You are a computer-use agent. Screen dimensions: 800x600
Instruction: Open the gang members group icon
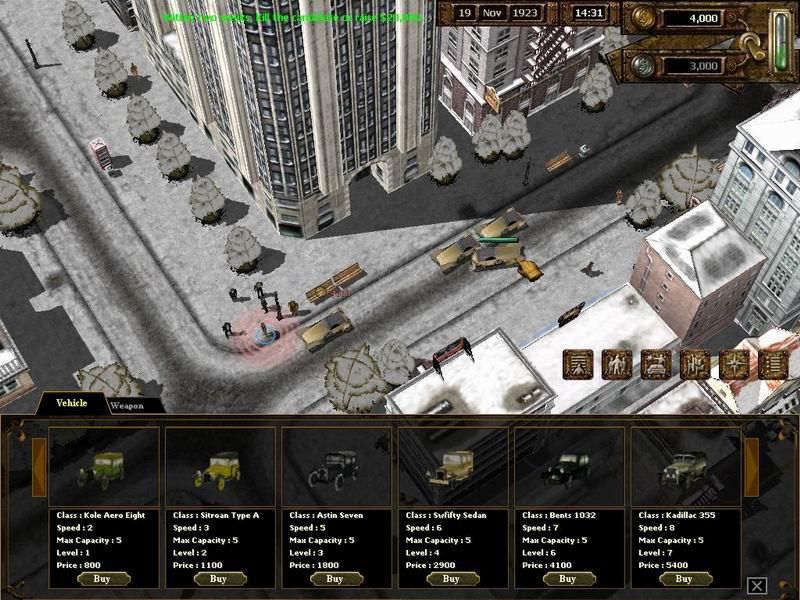coord(617,365)
